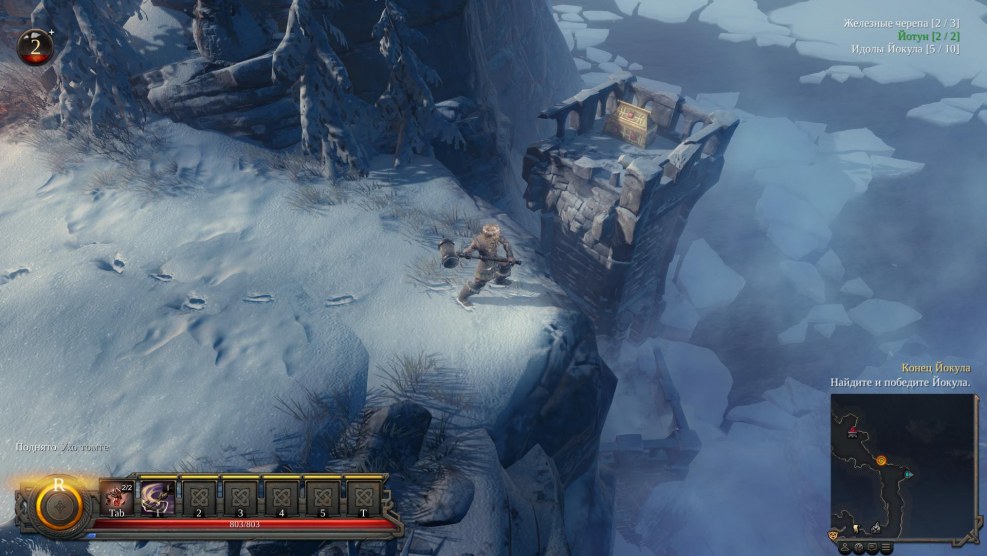Select the "Железные черепа" objective entry
This screenshot has width=987, height=556.
tap(901, 22)
